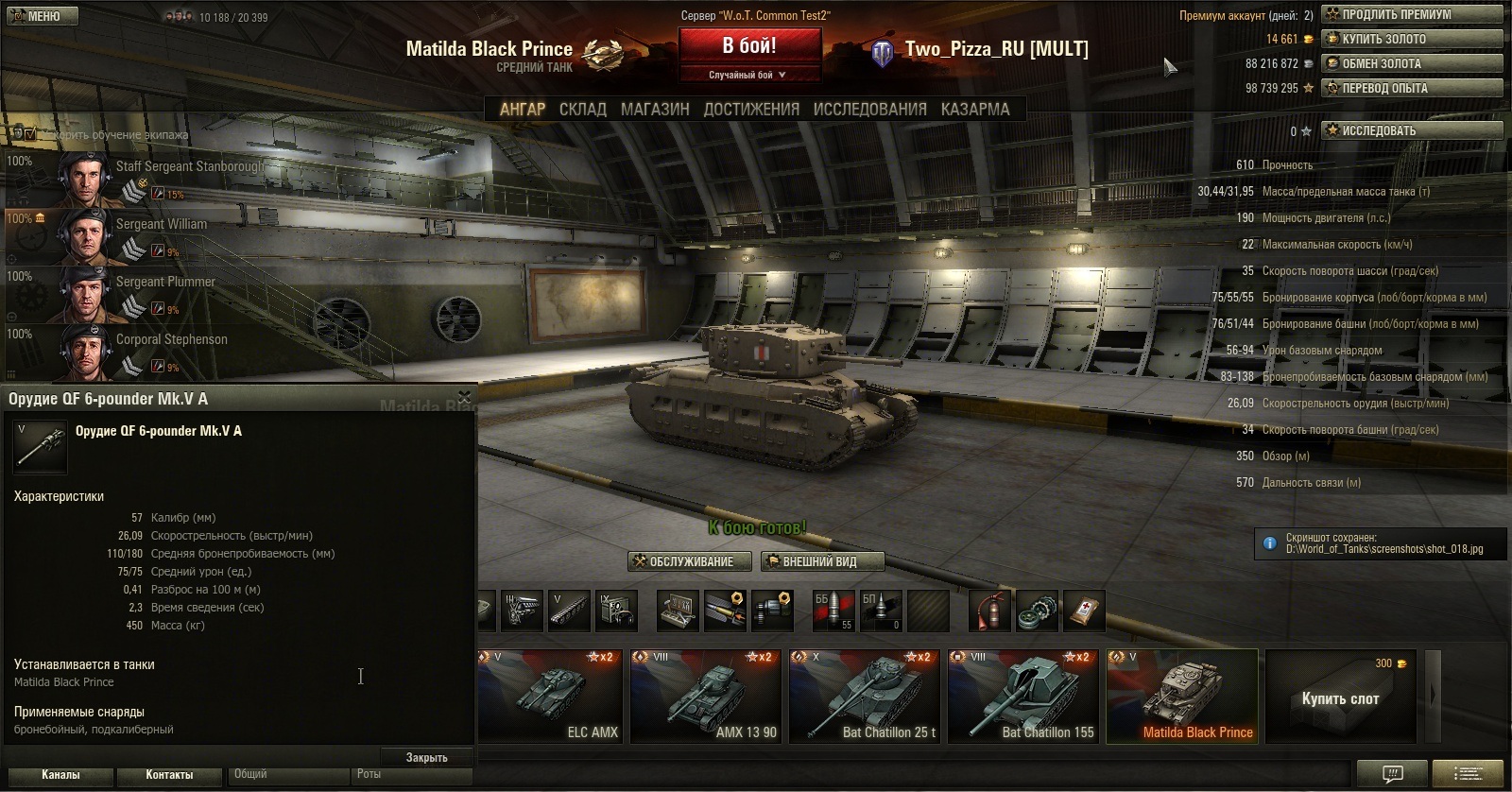Close gun info with Закрыть button

pyautogui.click(x=426, y=757)
